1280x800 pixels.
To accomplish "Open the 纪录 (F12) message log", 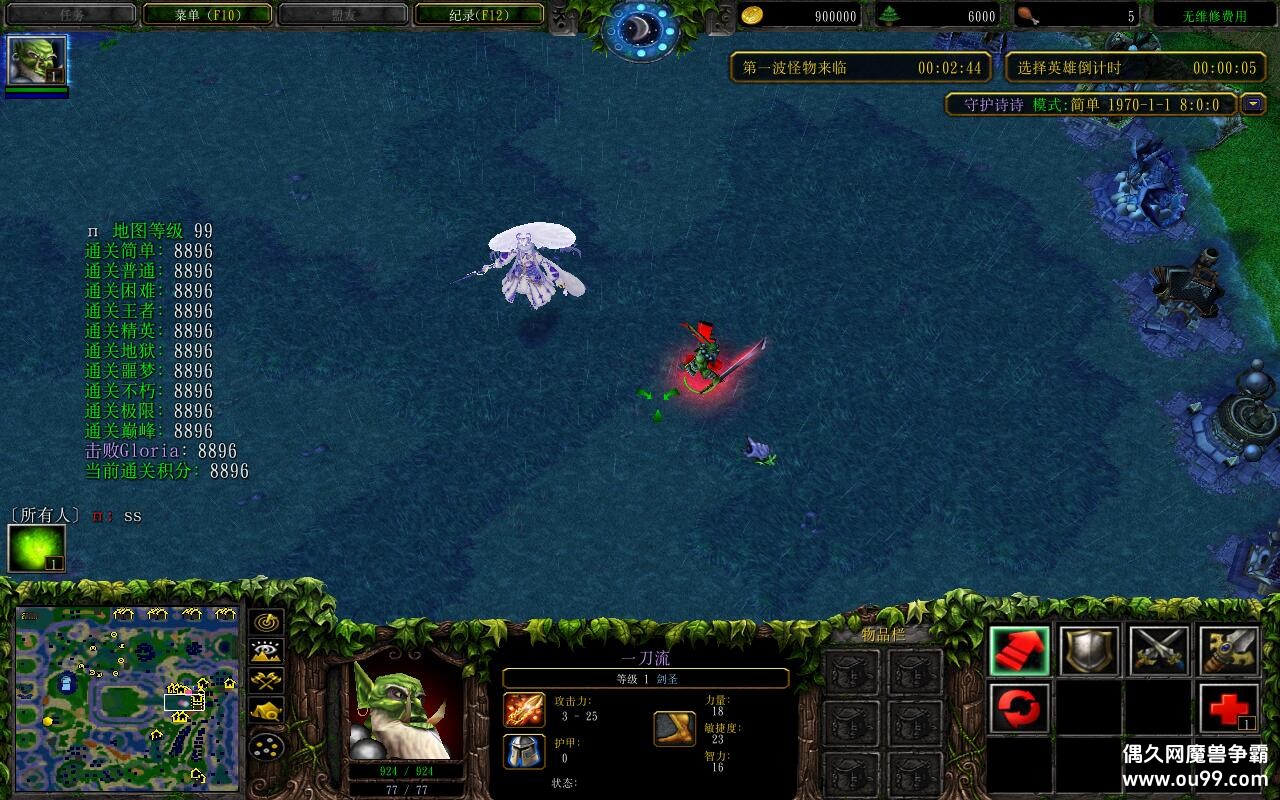I will tap(479, 15).
